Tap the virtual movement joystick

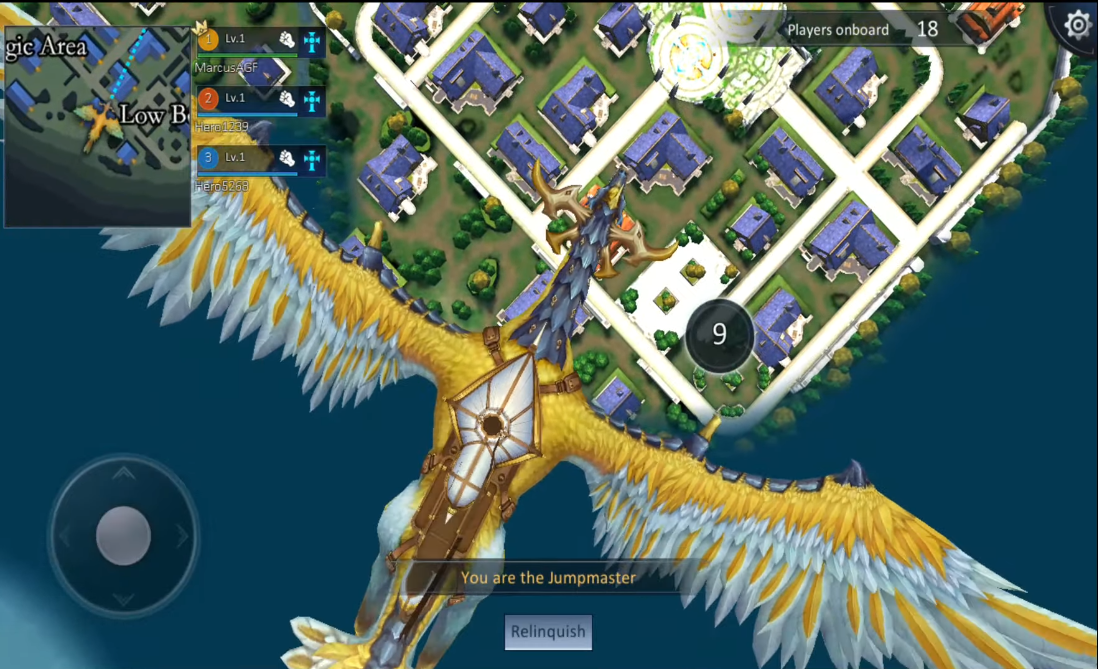(x=123, y=535)
